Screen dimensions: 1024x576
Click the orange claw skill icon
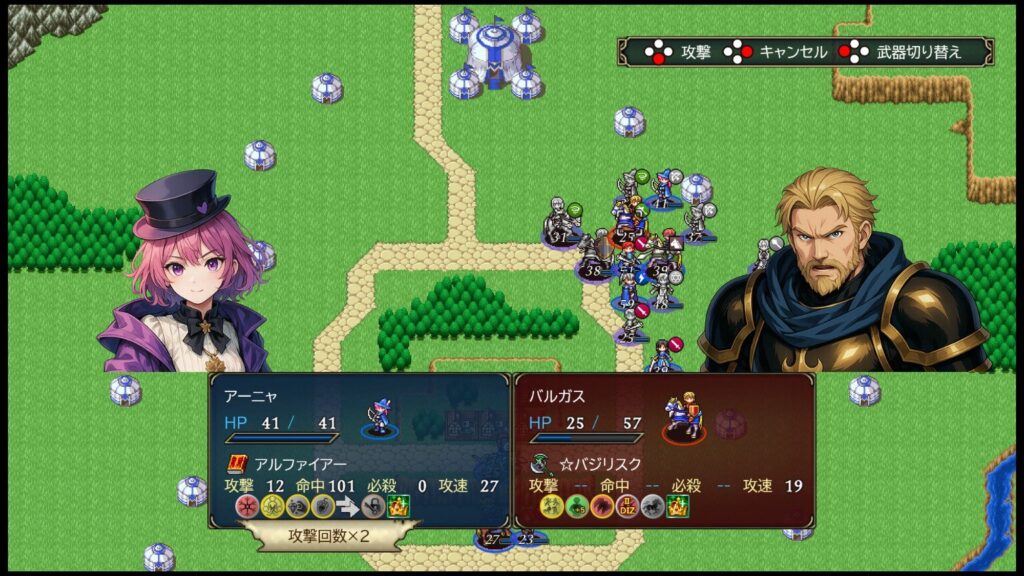coord(602,506)
